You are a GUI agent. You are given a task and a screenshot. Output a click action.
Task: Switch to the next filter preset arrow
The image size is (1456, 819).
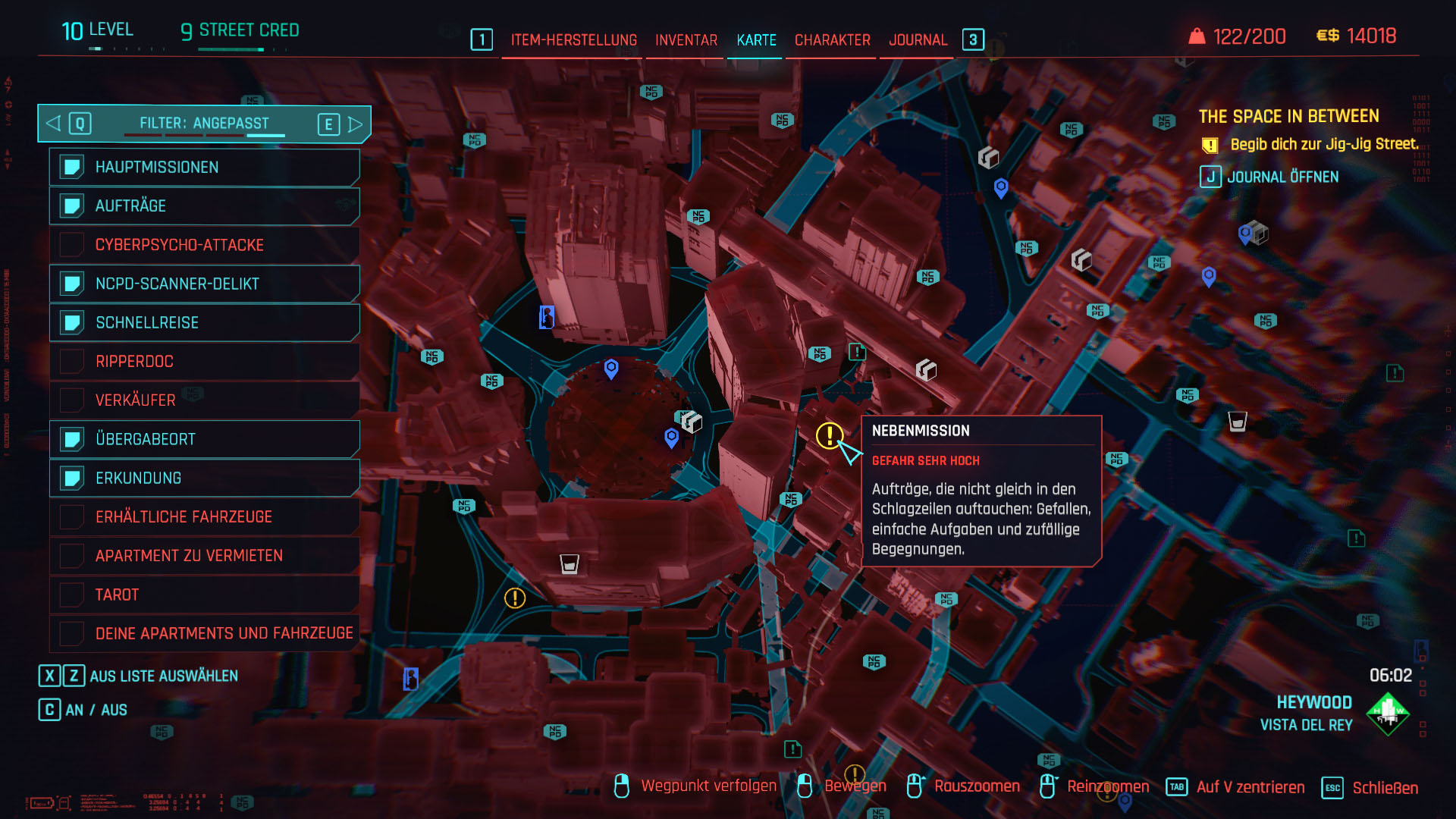click(x=355, y=124)
